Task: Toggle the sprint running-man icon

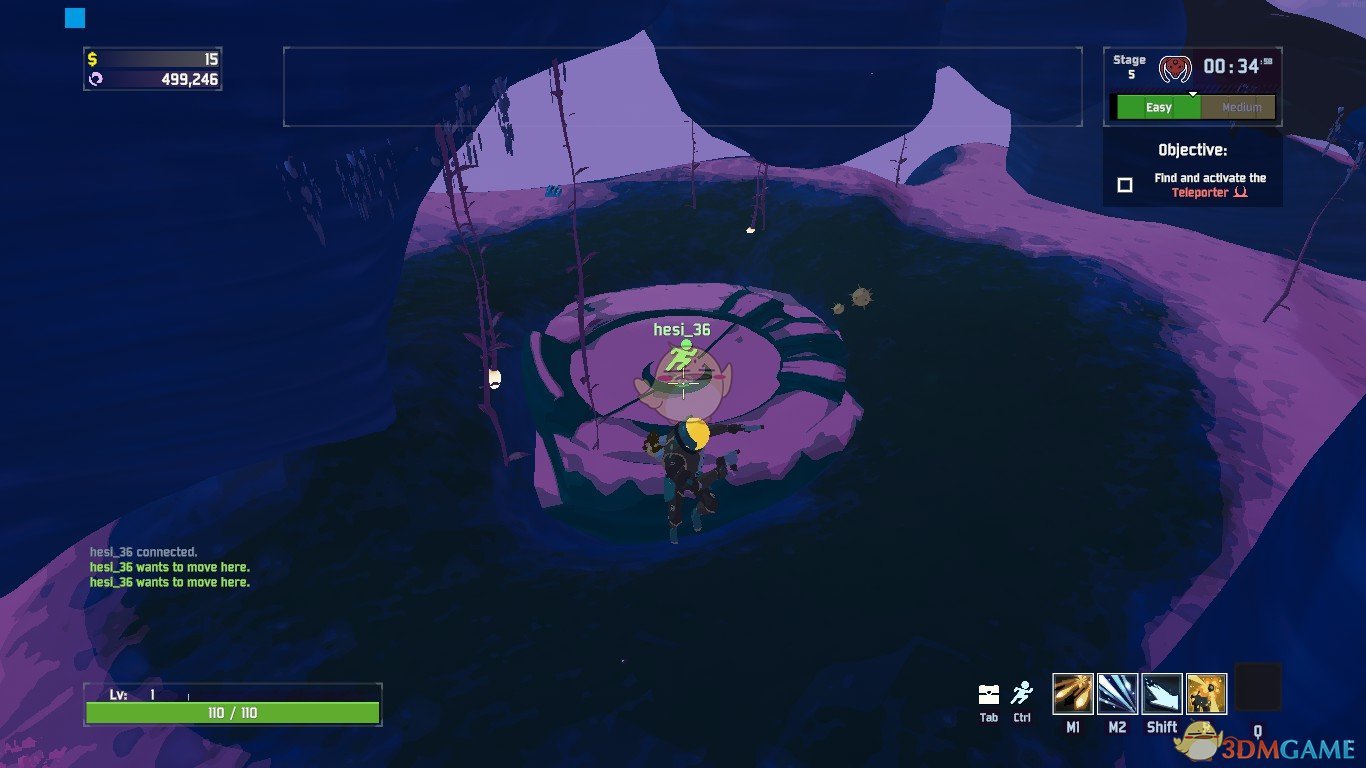Action: tap(1021, 693)
